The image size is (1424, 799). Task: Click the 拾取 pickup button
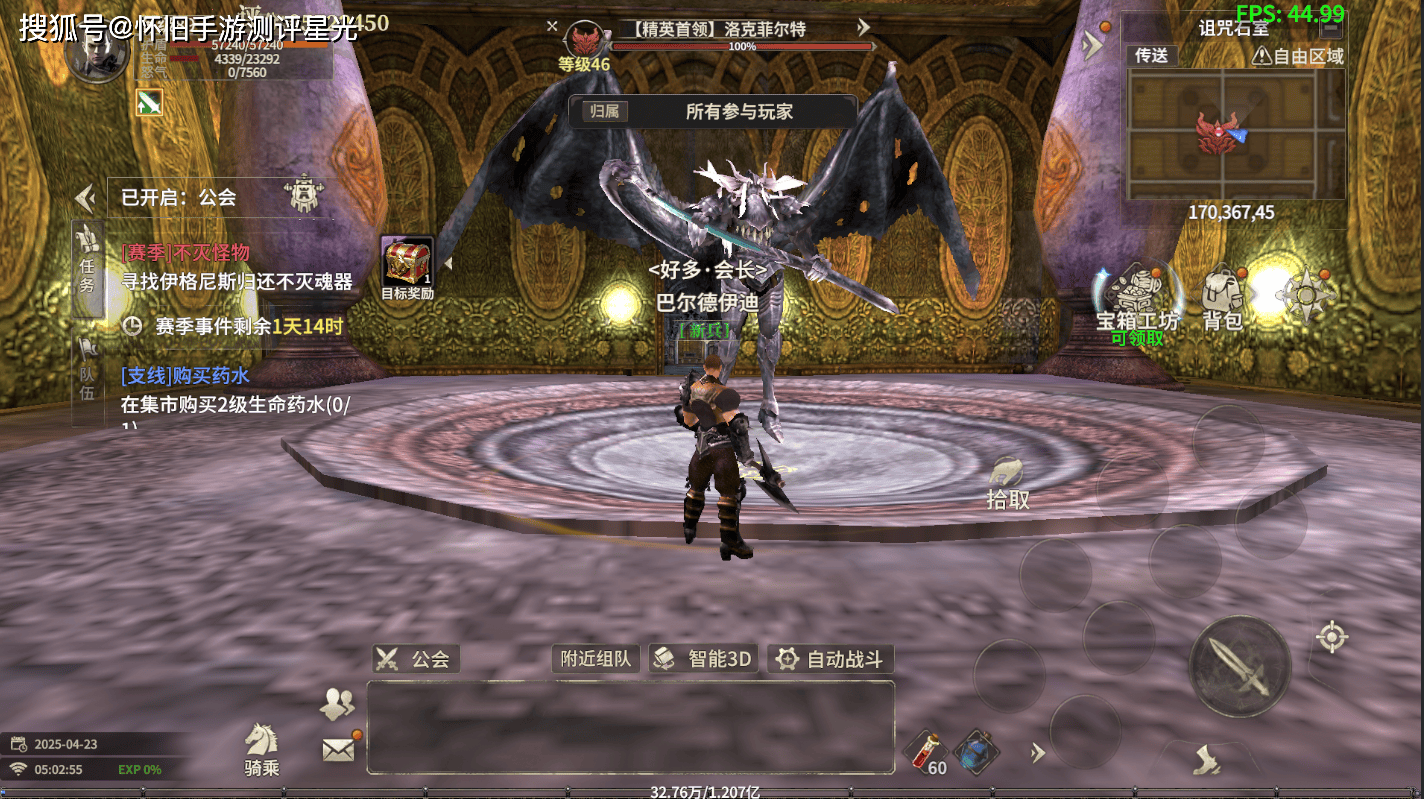tap(1007, 484)
